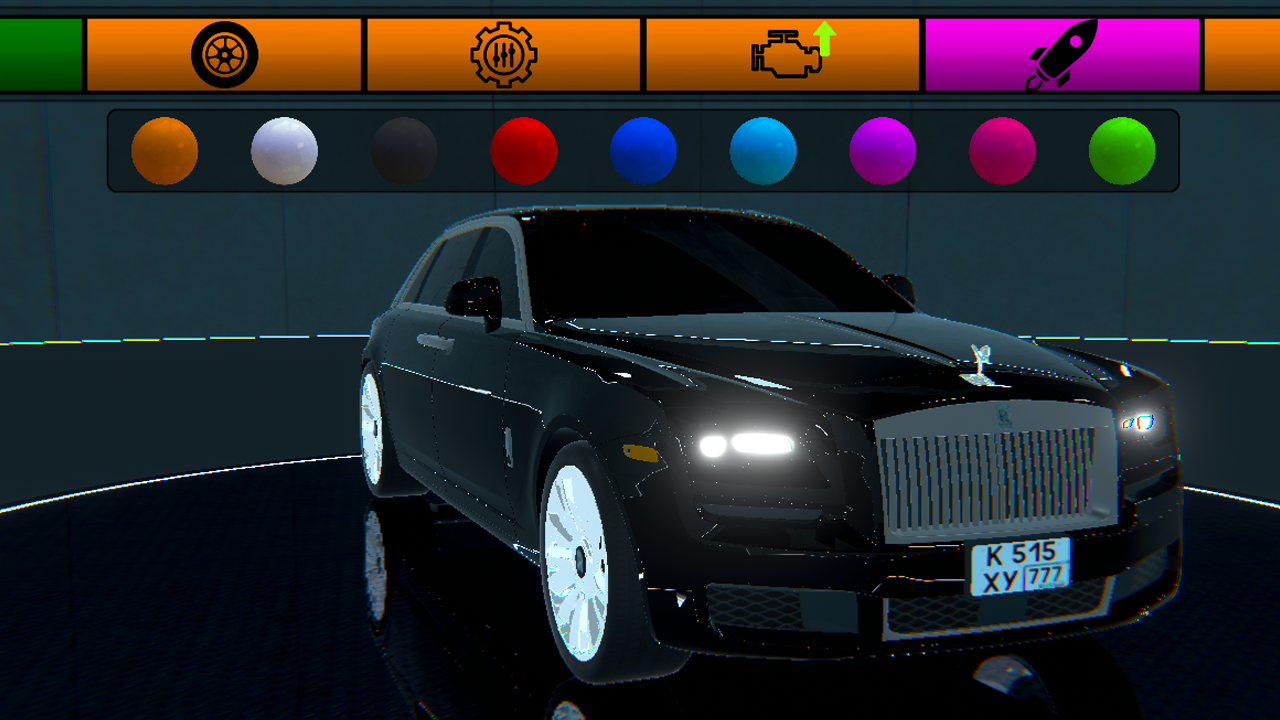Click the car's front chrome grille
Screen dimensions: 1280x720
tap(990, 470)
